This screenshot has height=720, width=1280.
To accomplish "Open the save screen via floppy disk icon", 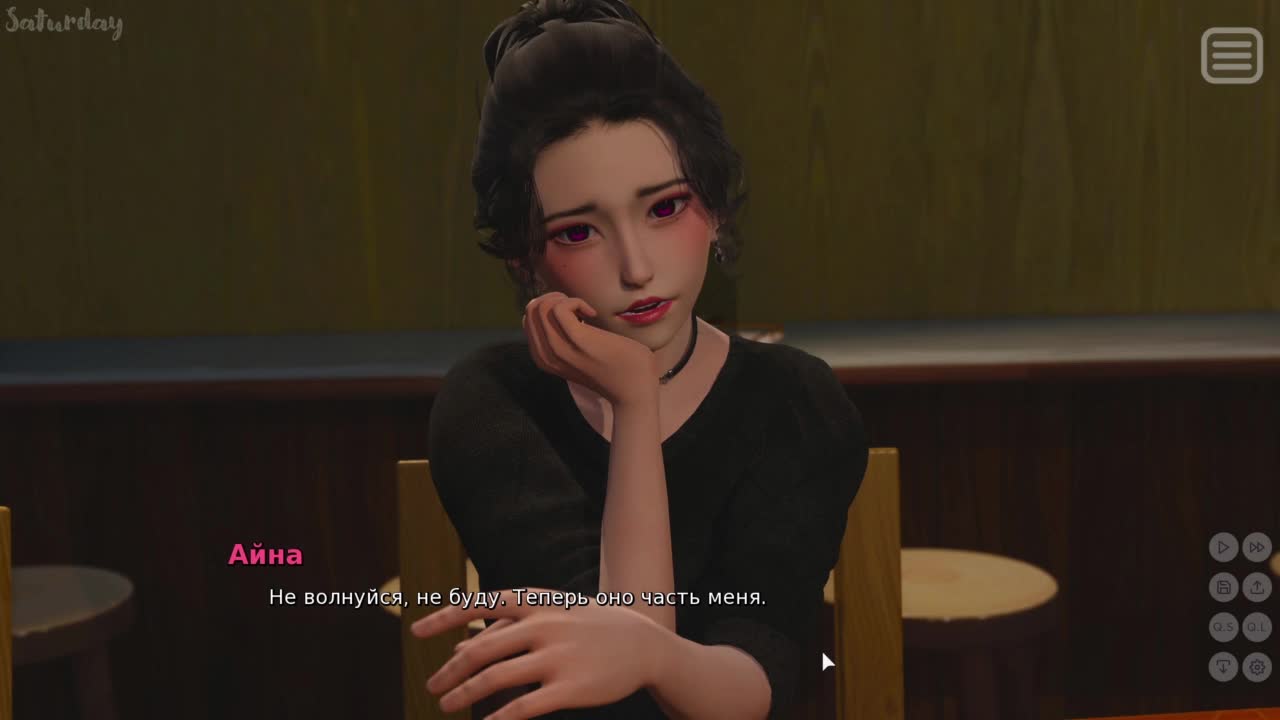I will point(1223,587).
